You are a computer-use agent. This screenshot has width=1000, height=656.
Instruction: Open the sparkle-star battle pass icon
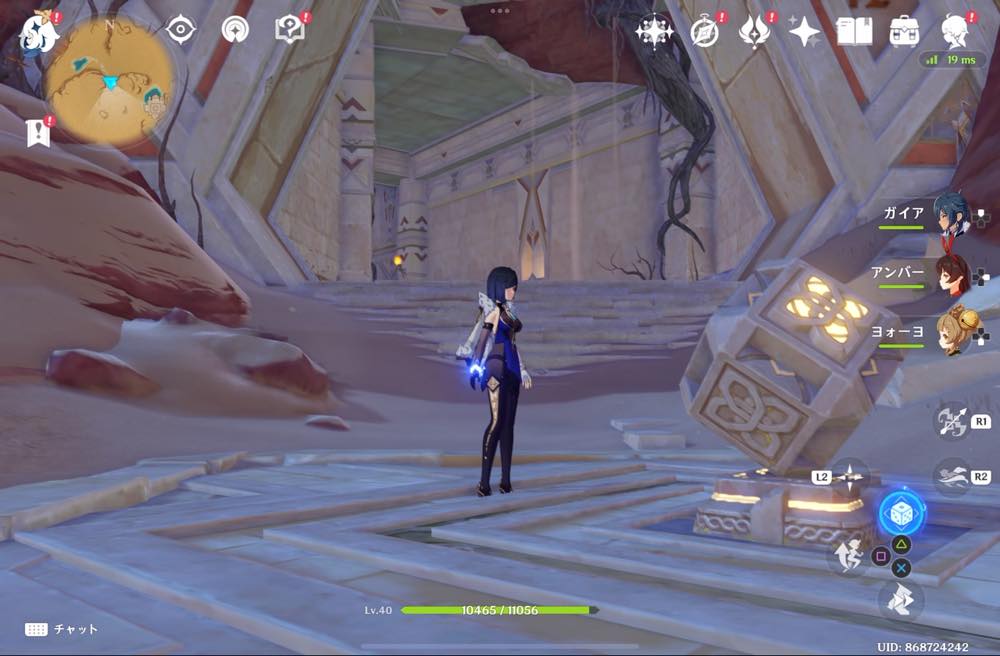[804, 31]
